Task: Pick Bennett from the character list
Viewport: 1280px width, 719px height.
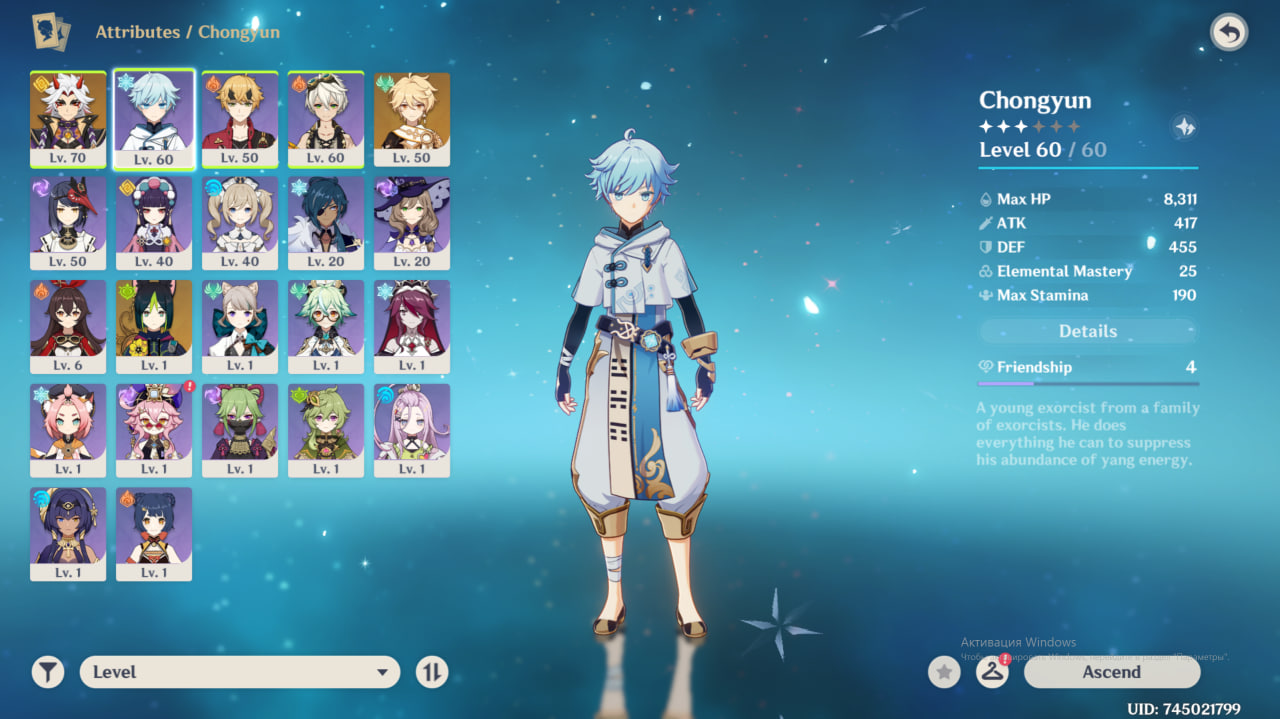Action: (x=326, y=119)
